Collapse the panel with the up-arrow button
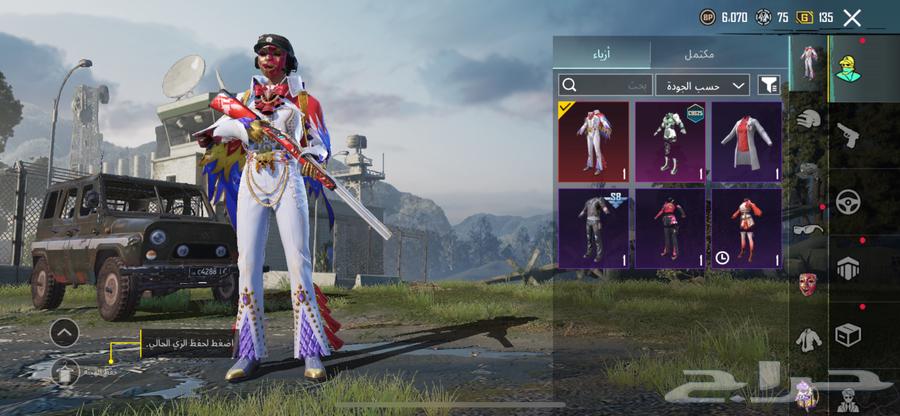Image resolution: width=900 pixels, height=416 pixels. point(64,332)
